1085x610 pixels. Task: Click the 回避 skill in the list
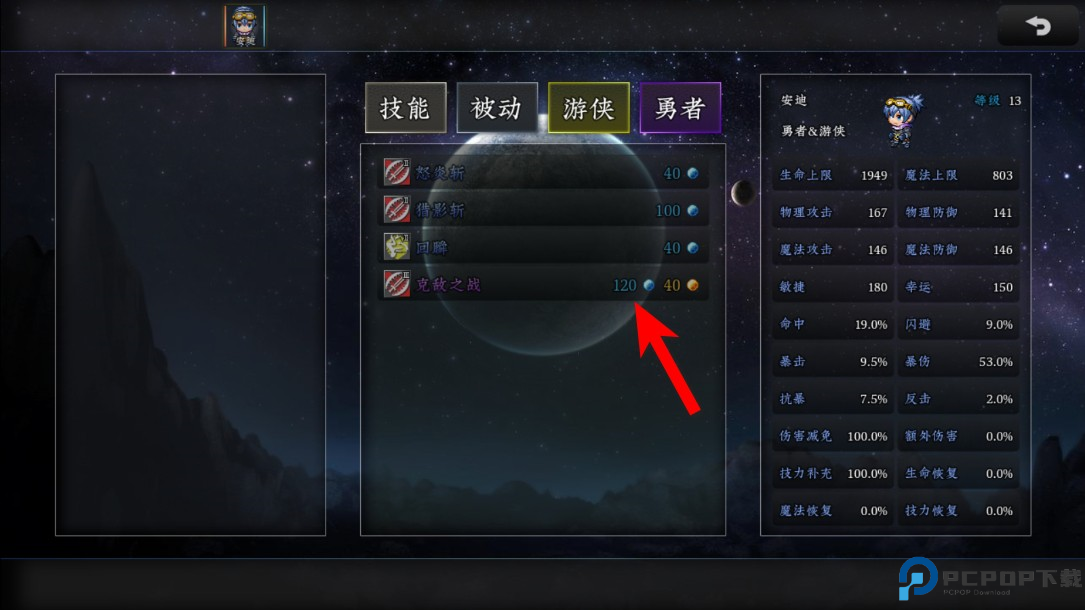click(542, 247)
